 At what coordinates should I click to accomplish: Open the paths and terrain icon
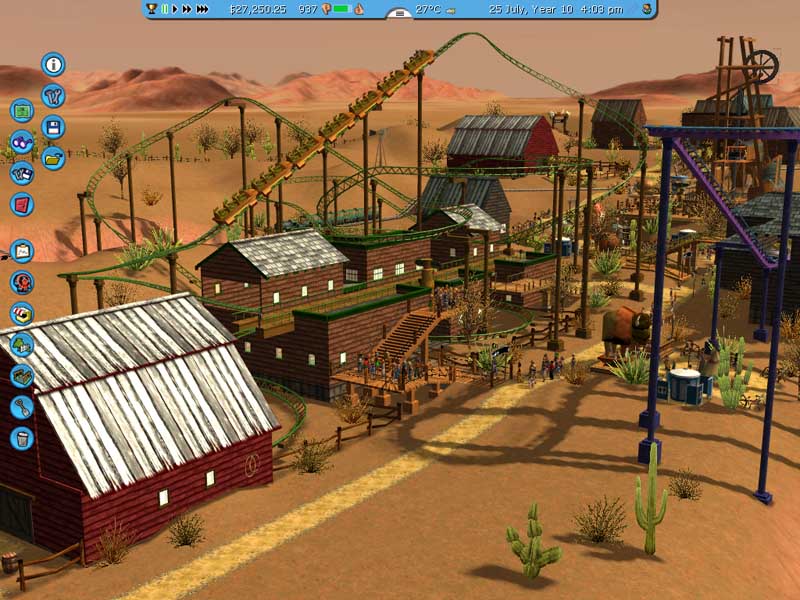point(22,375)
